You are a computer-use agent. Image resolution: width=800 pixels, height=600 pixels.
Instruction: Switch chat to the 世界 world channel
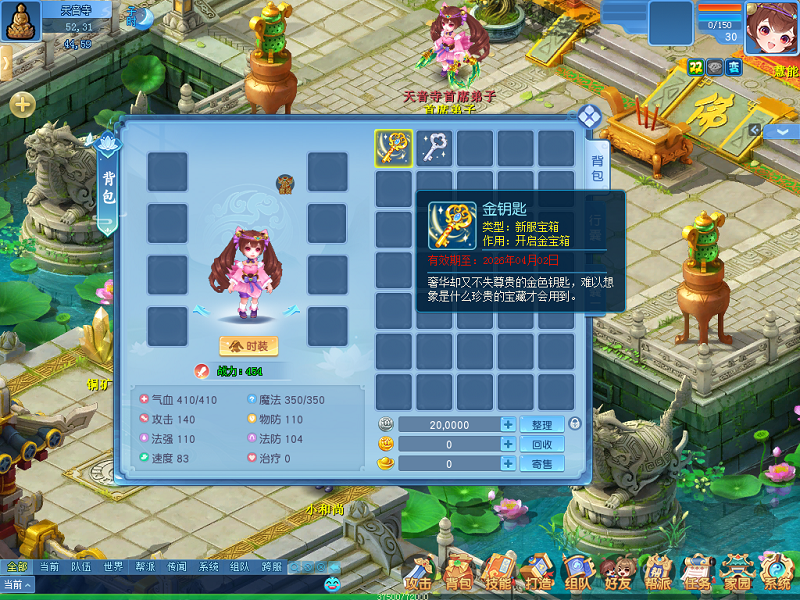[113, 567]
